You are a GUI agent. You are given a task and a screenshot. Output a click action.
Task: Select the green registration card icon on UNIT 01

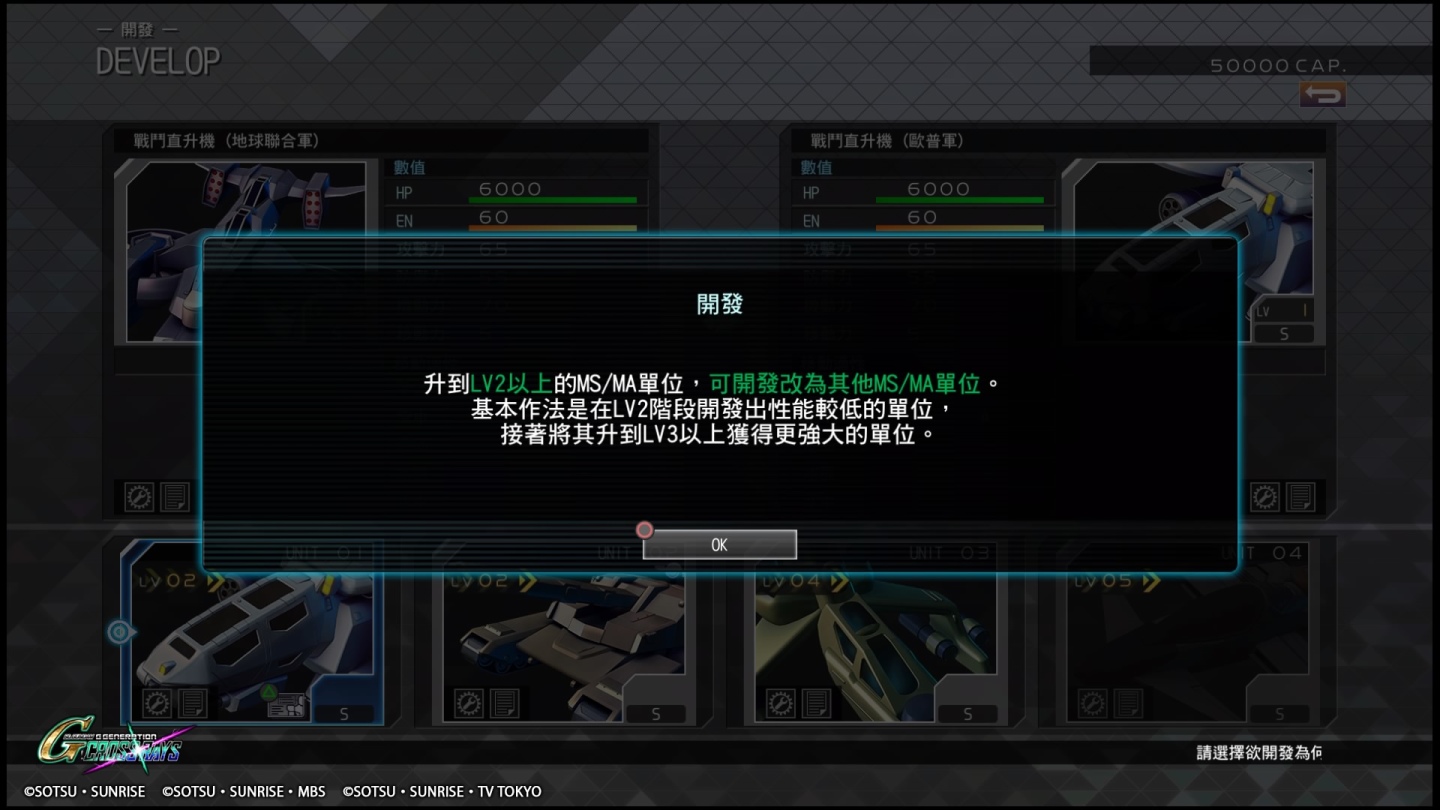click(x=287, y=705)
